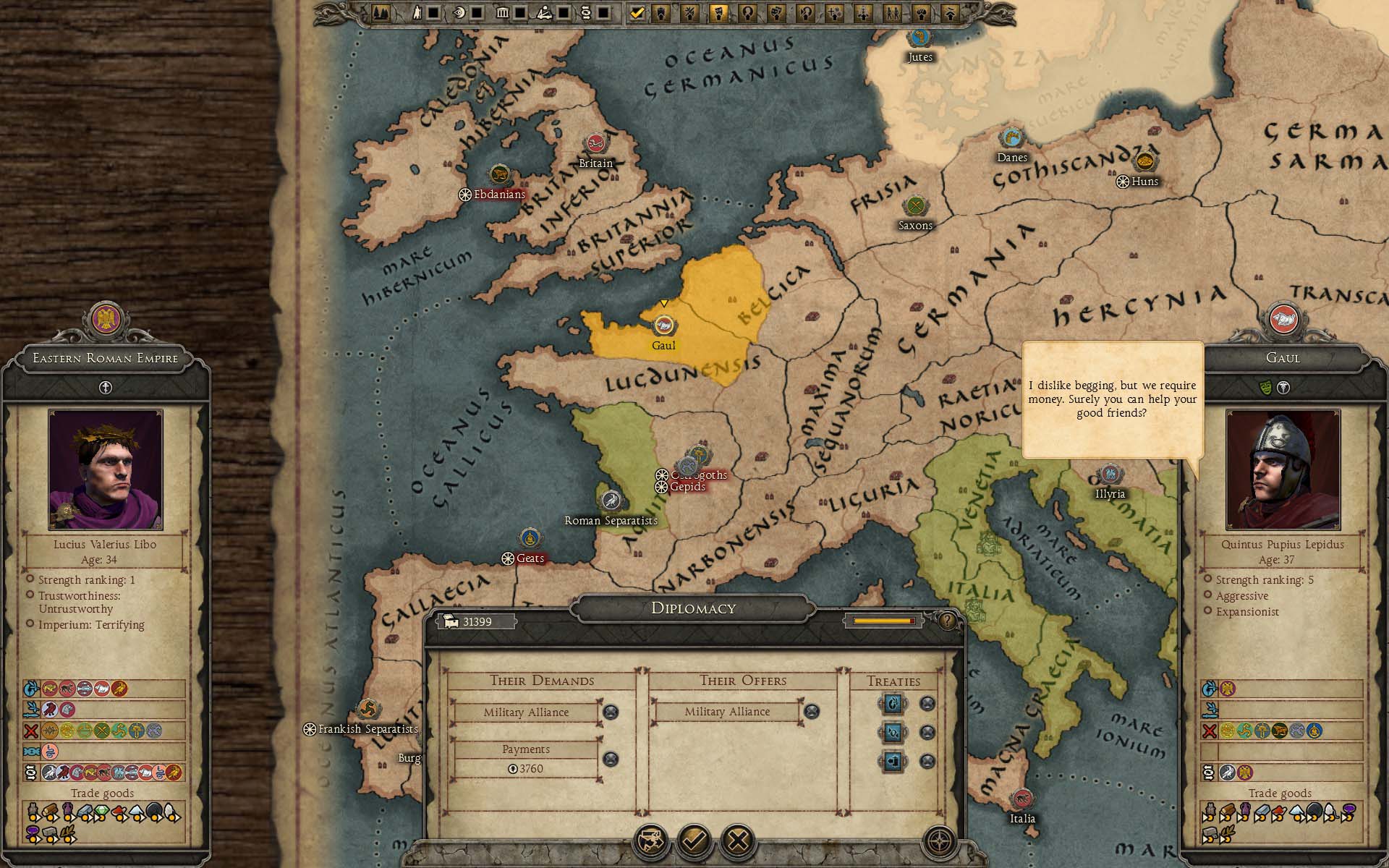
Task: Toggle the yellow checkmark filter in the top bar
Action: coord(637,13)
